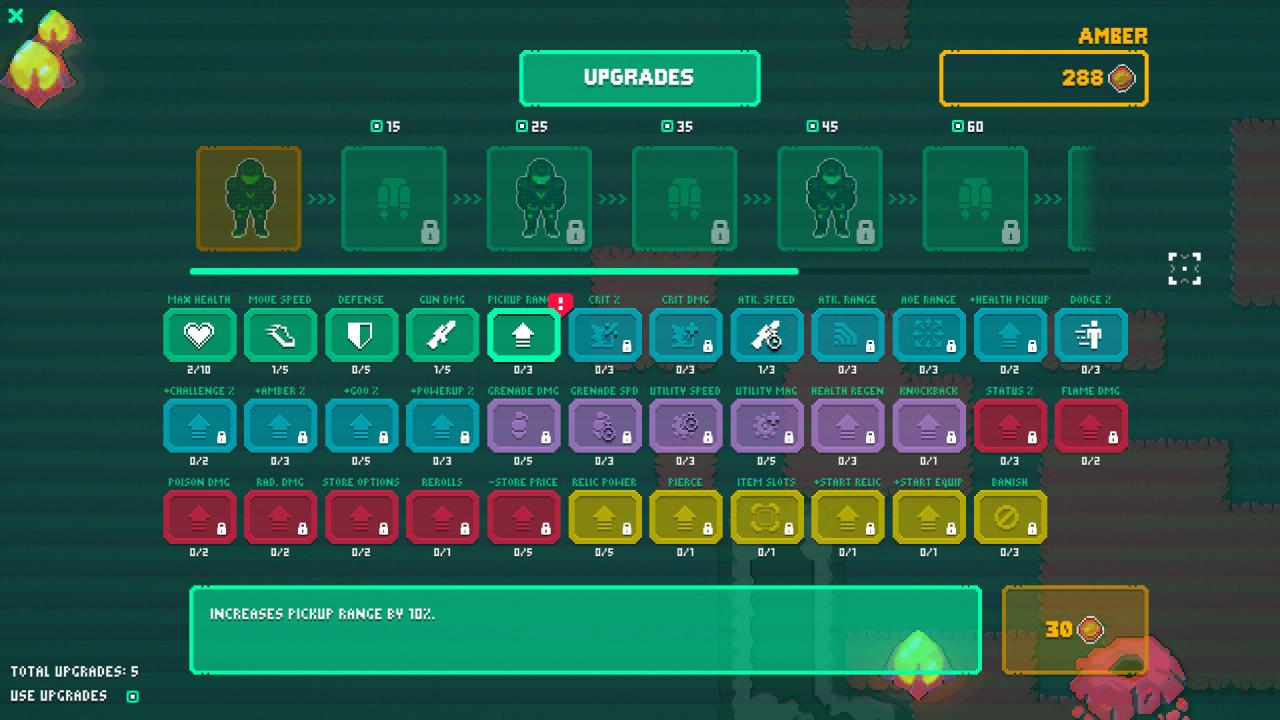Select the Poison DMG upgrade icon

point(199,518)
